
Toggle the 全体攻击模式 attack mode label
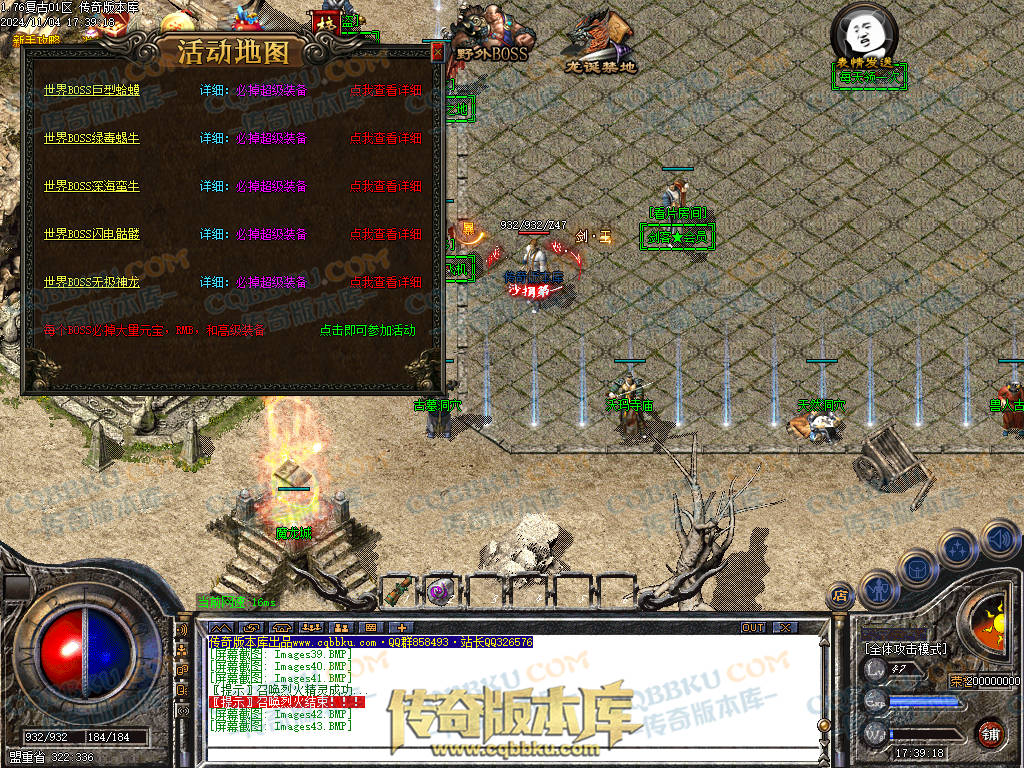tap(905, 649)
